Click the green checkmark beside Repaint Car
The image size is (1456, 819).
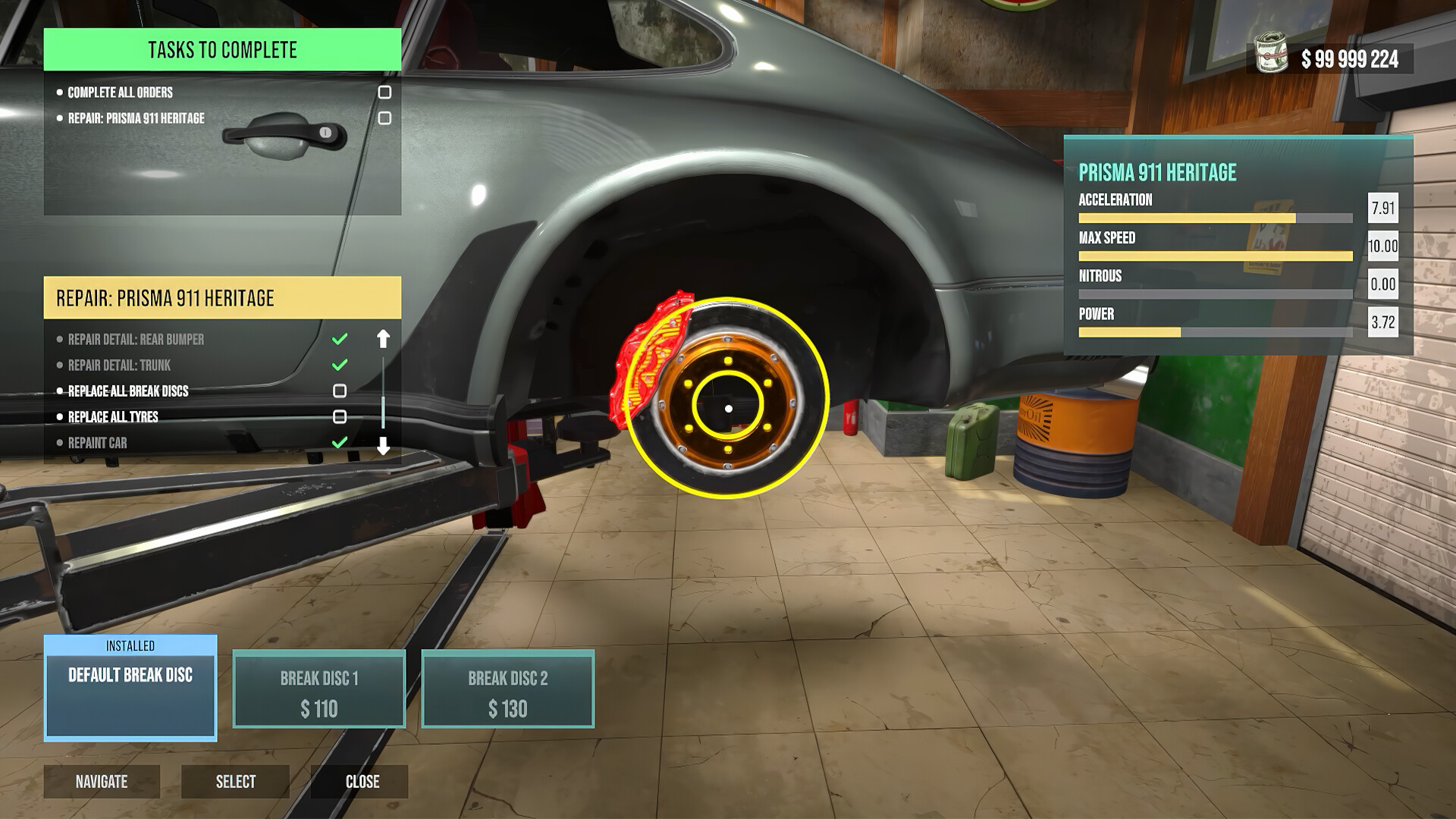point(339,442)
